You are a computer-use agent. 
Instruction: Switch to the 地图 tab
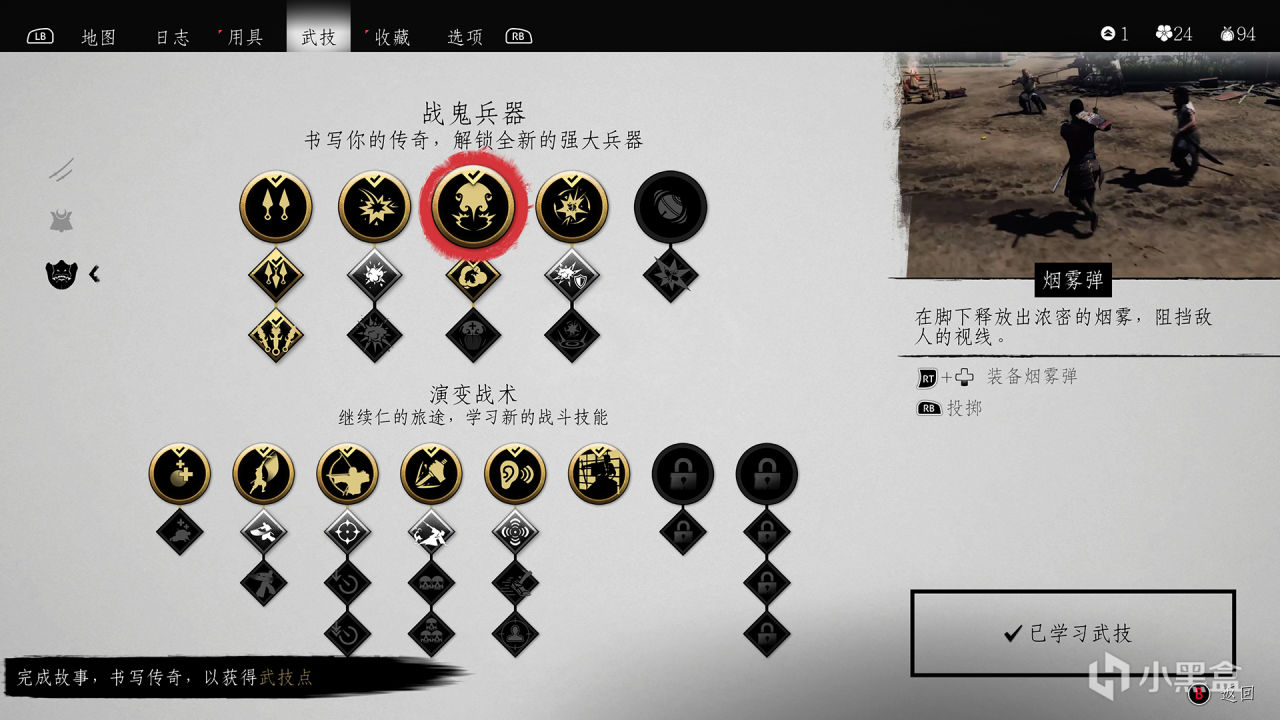click(98, 36)
